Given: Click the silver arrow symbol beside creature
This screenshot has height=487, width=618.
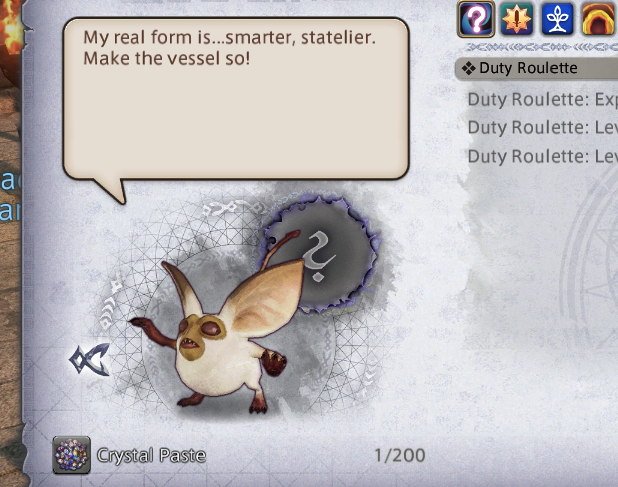Looking at the screenshot, I should pos(89,358).
